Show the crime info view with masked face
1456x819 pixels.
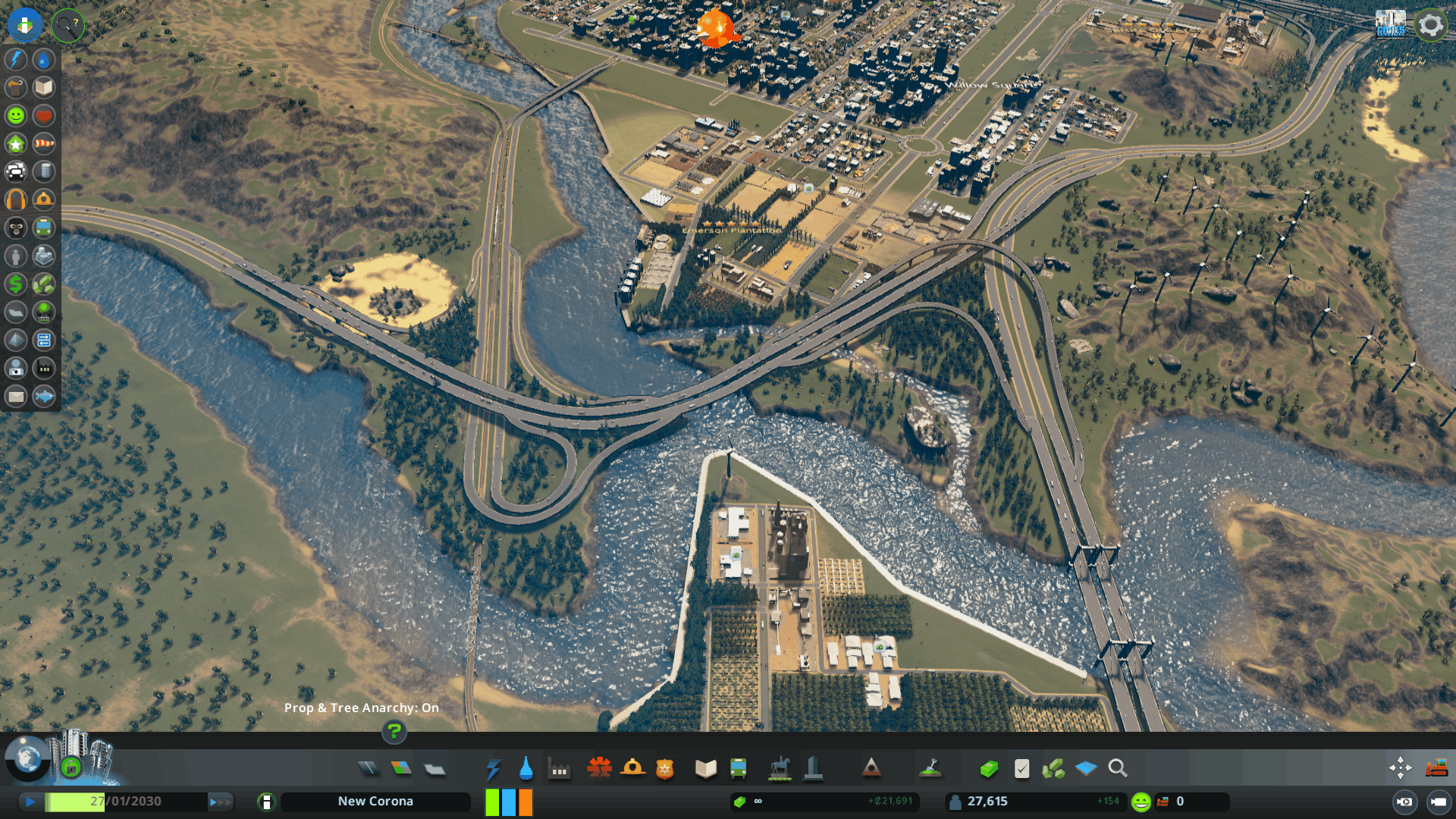click(x=16, y=227)
